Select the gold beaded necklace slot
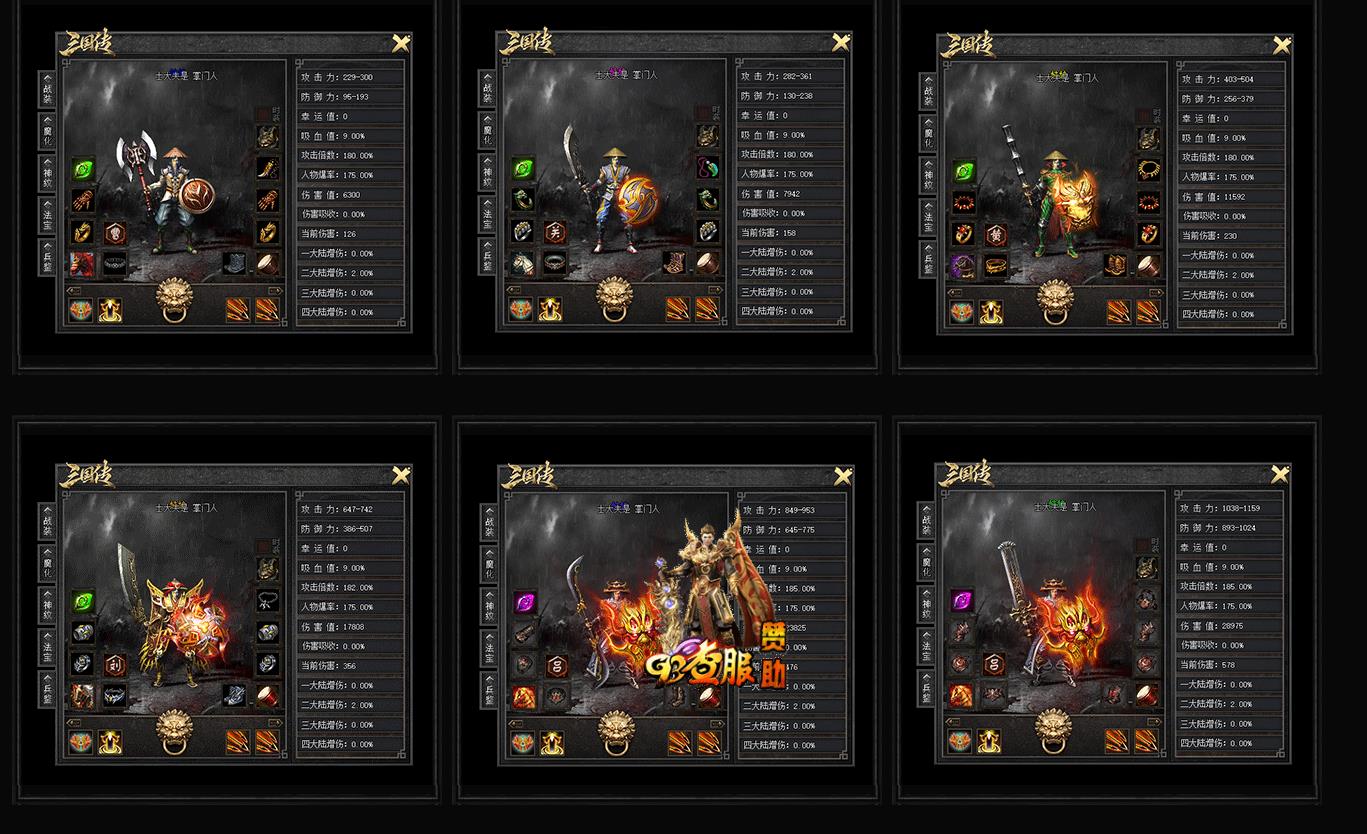Image resolution: width=1367 pixels, height=834 pixels. tap(1147, 170)
